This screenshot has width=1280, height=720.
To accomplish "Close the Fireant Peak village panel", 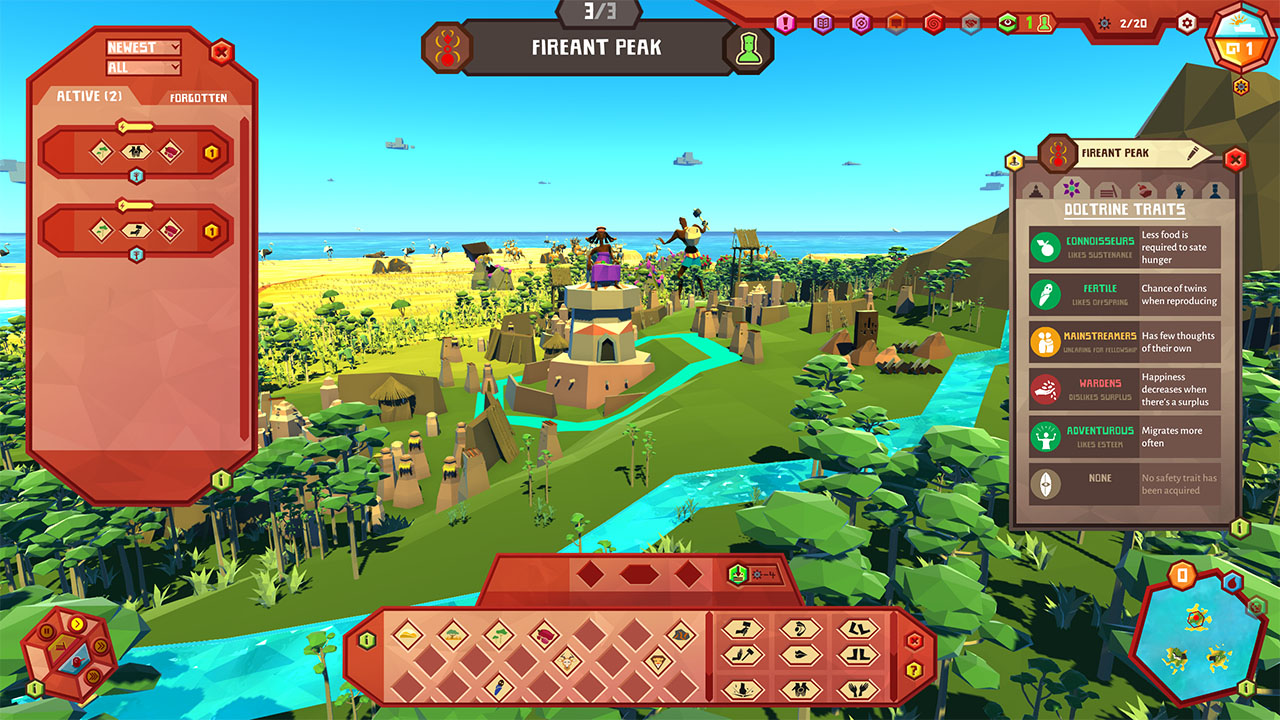I will point(1235,159).
